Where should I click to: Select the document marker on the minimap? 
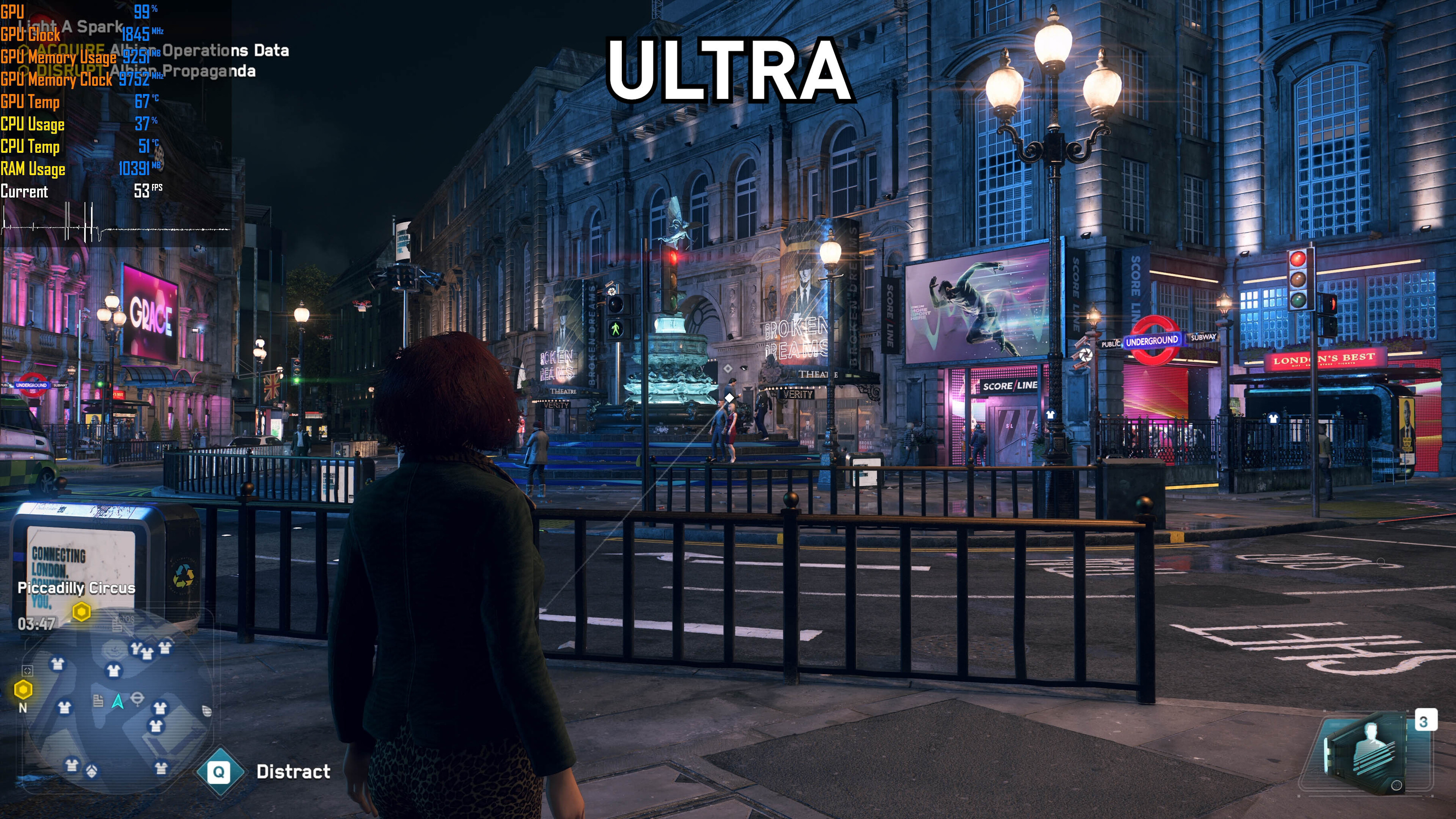99,701
